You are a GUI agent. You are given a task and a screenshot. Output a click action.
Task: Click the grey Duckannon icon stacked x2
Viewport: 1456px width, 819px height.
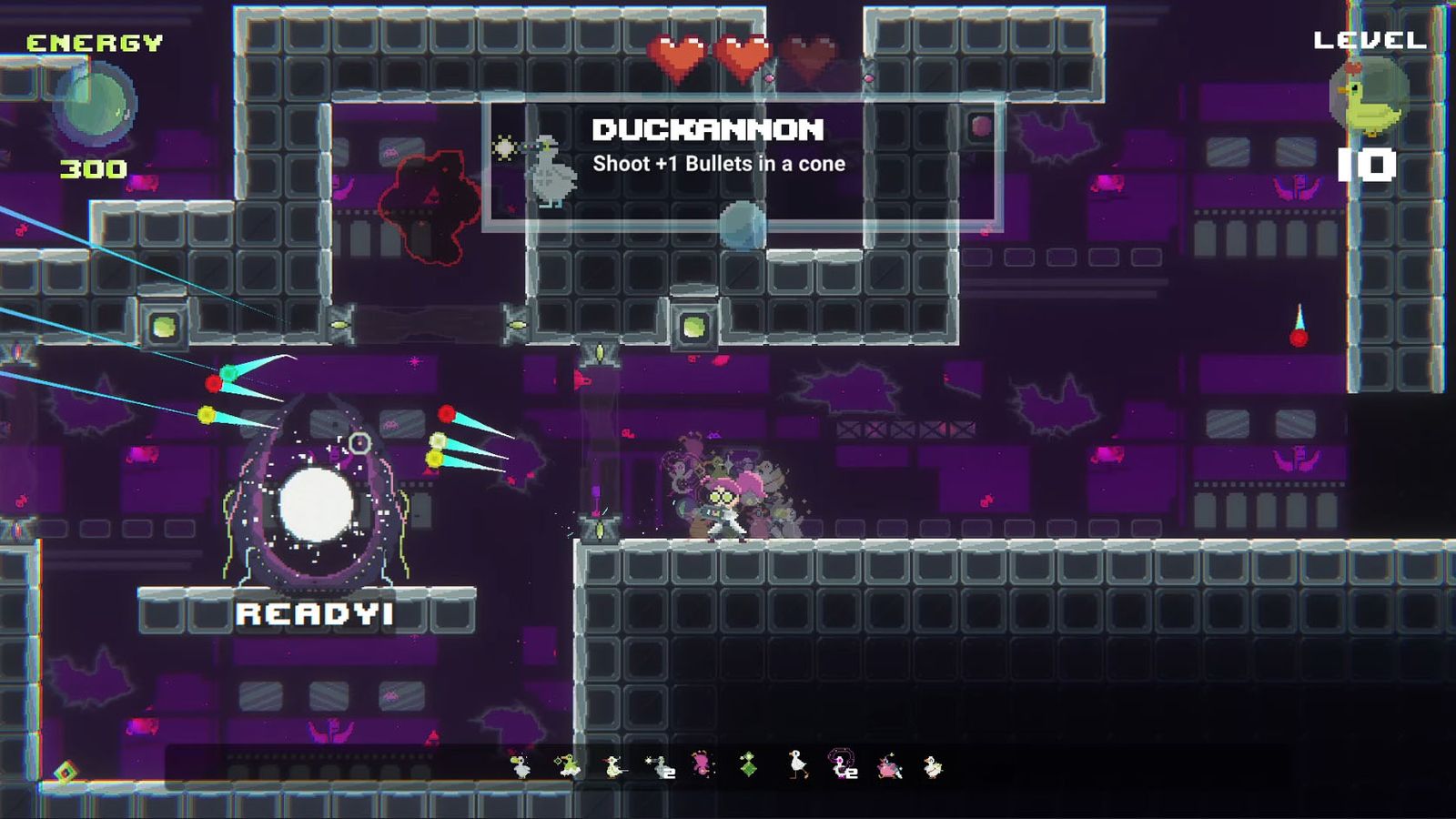click(661, 767)
